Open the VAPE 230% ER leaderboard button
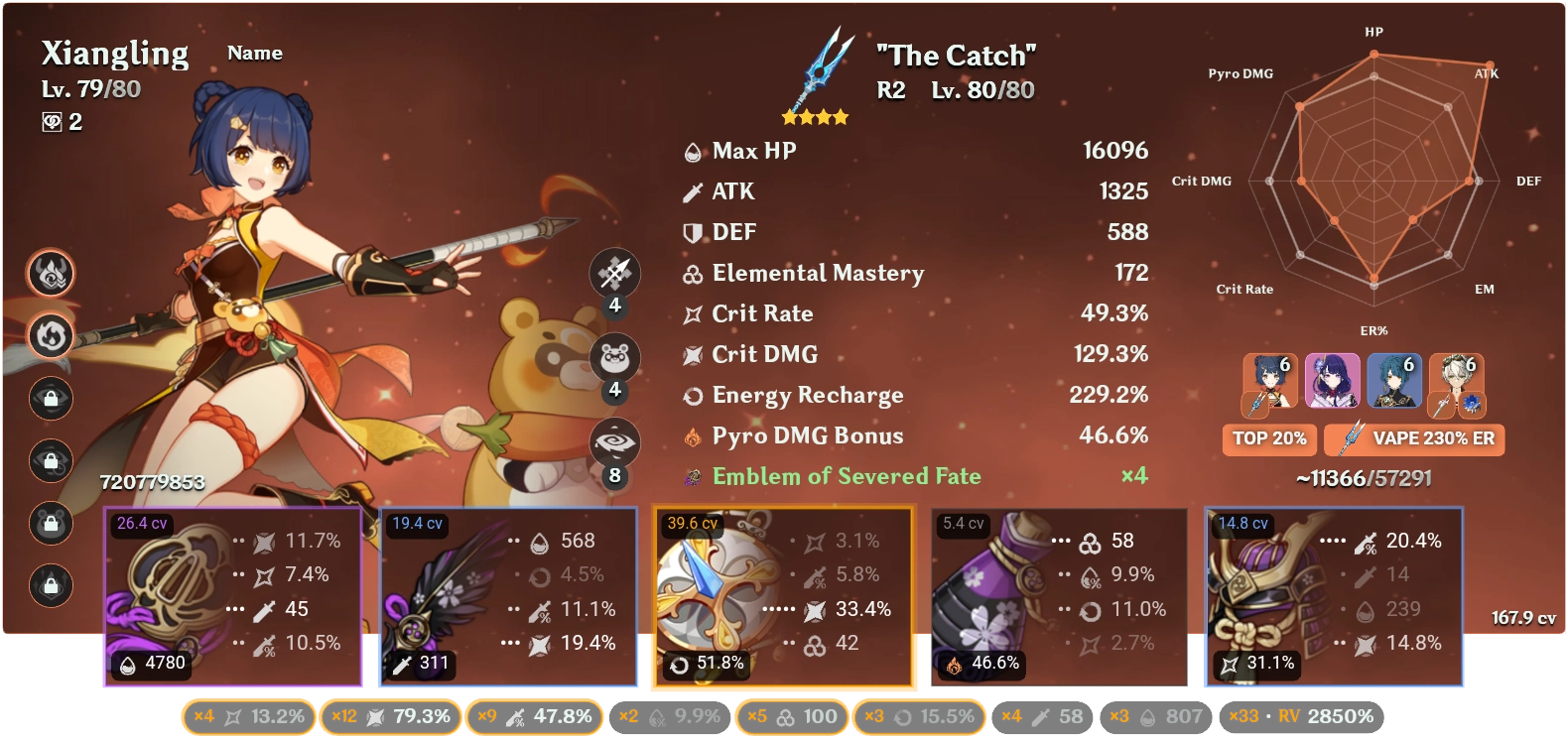Viewport: 1568px width, 741px height. coord(1413,439)
